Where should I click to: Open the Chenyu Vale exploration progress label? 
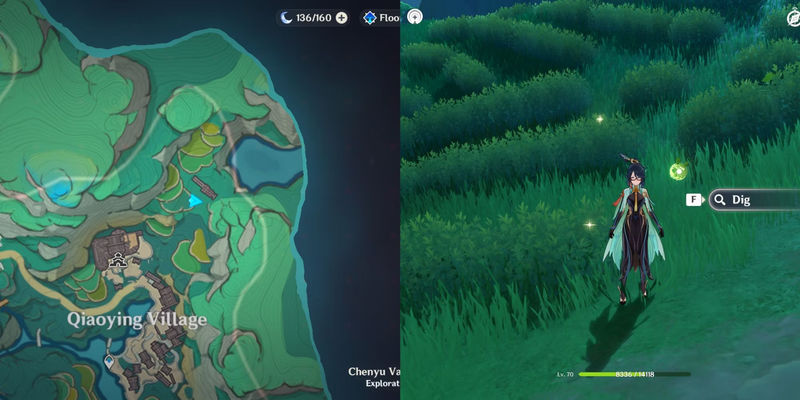point(373,376)
